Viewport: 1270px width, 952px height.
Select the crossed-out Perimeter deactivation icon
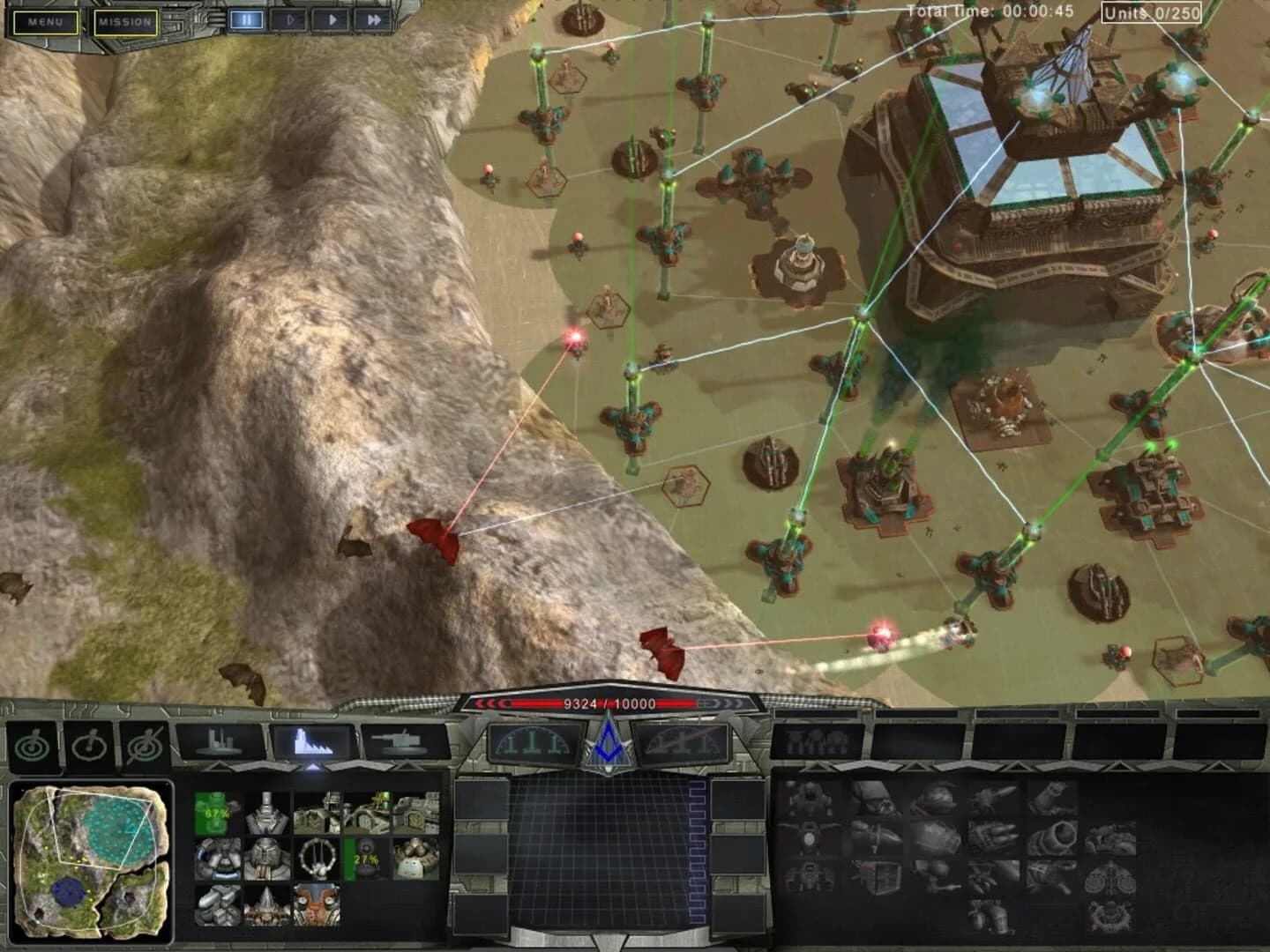pyautogui.click(x=146, y=745)
